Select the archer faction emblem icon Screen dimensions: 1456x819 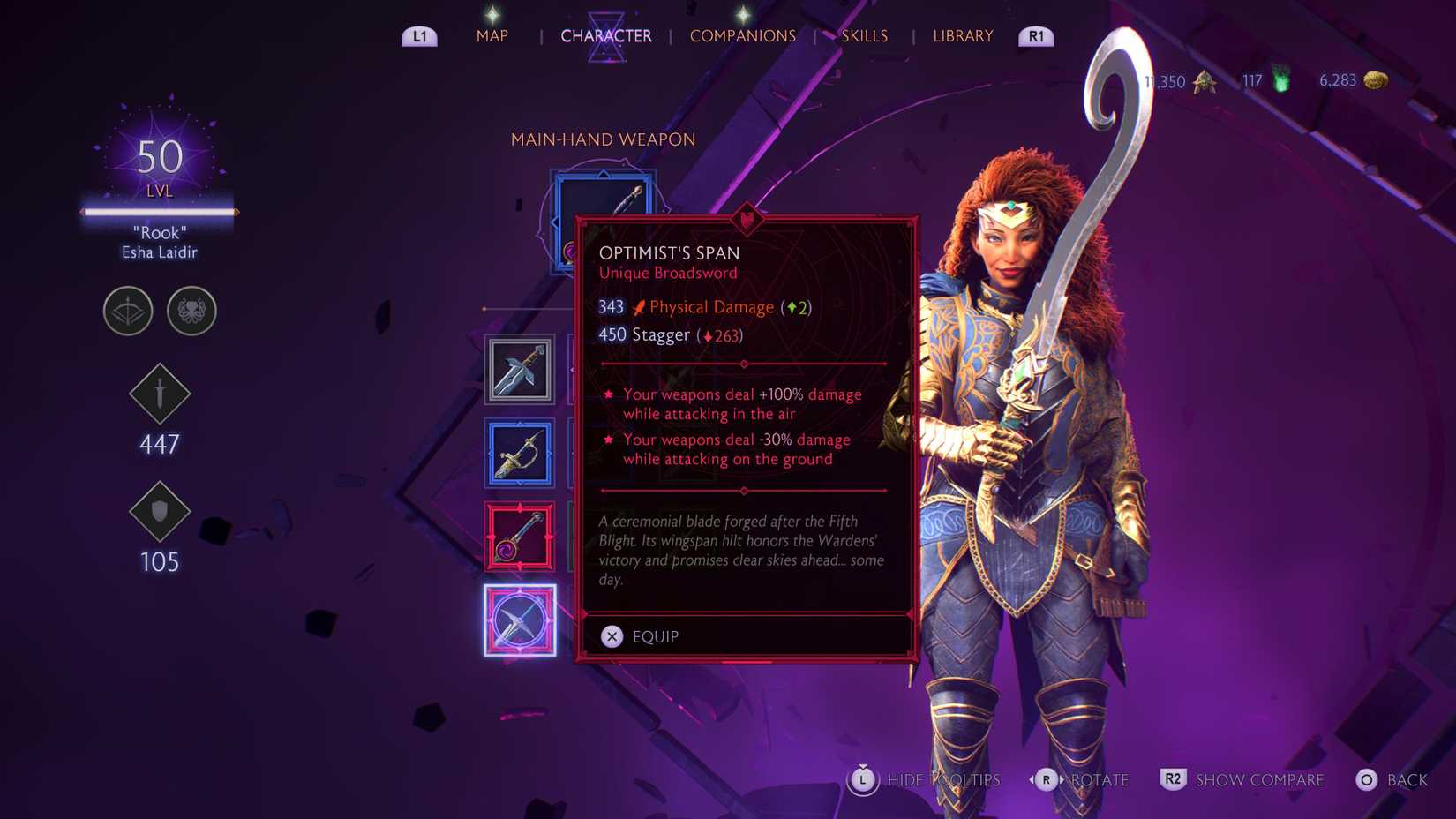[127, 312]
